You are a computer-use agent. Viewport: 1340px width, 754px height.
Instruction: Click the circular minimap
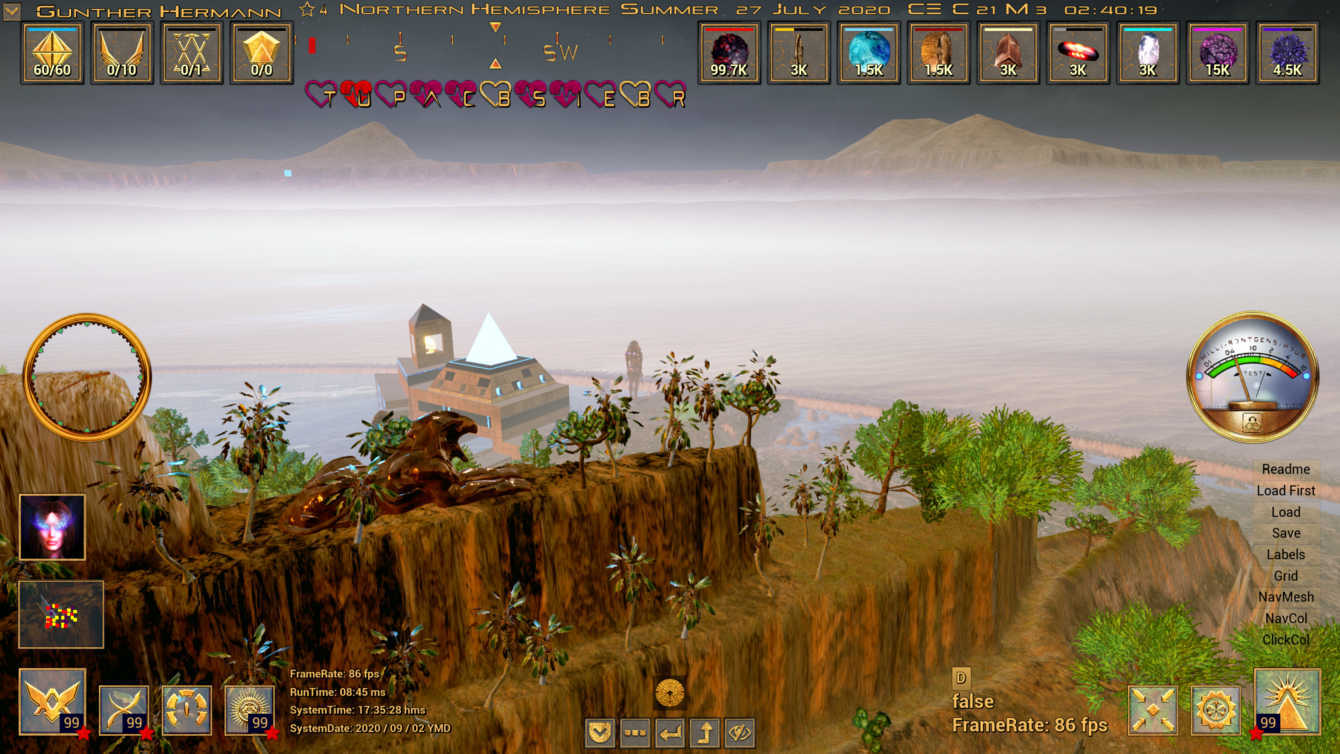tap(87, 377)
